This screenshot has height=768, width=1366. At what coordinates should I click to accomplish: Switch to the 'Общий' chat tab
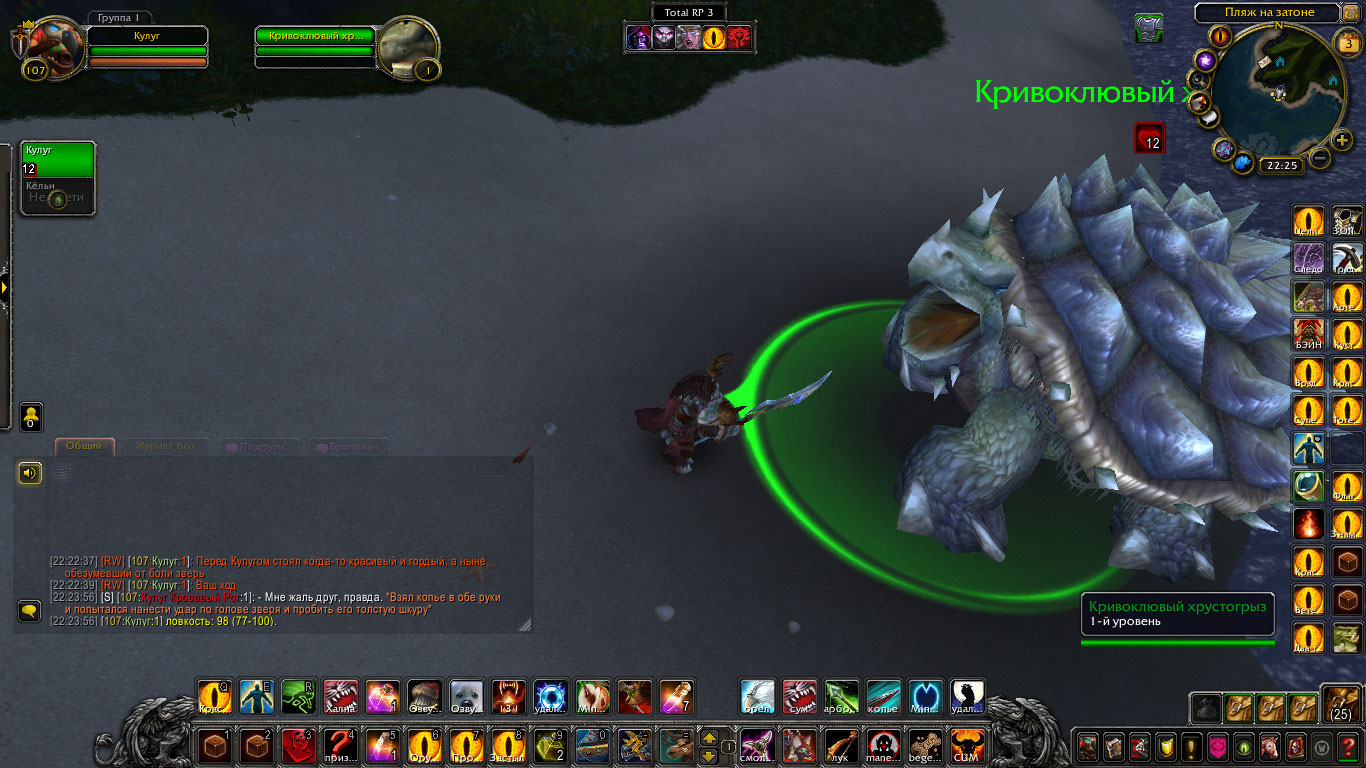(84, 446)
